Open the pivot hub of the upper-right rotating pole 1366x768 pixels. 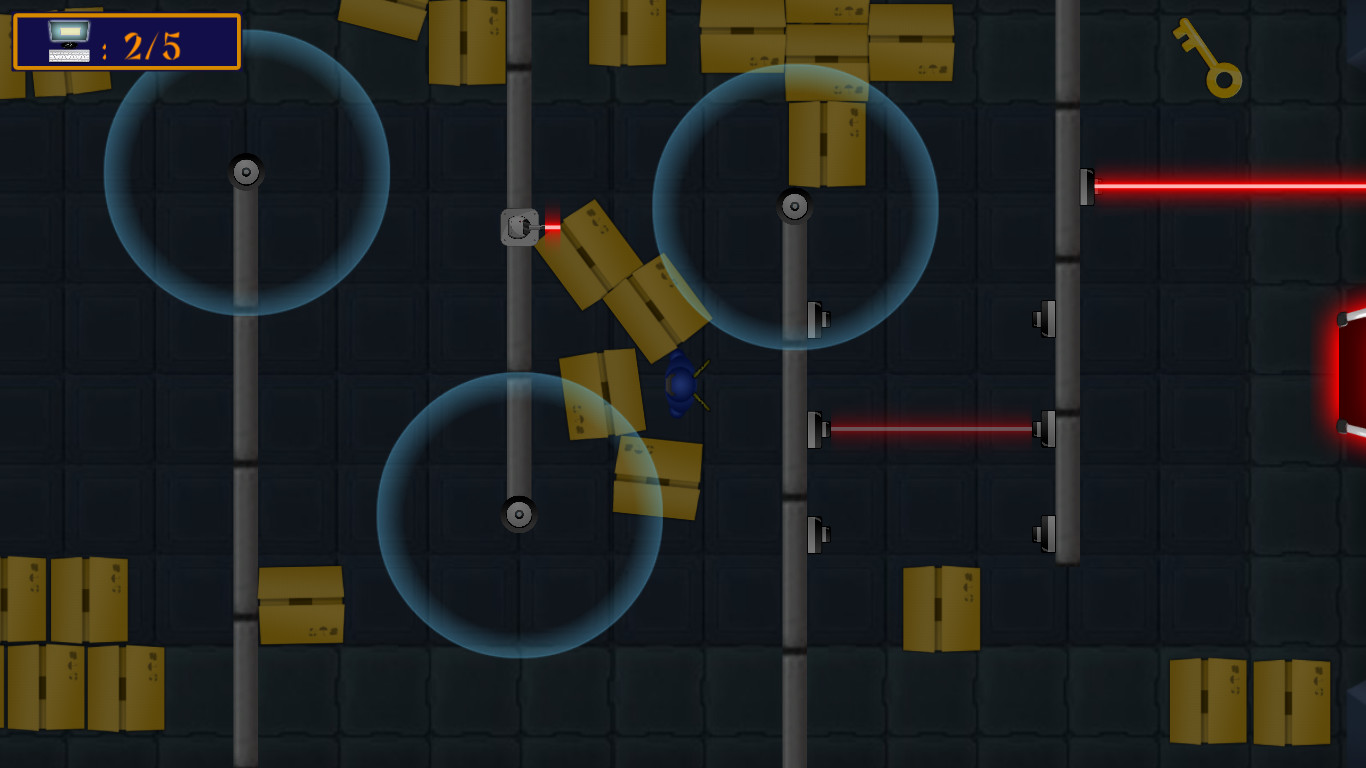pos(793,207)
